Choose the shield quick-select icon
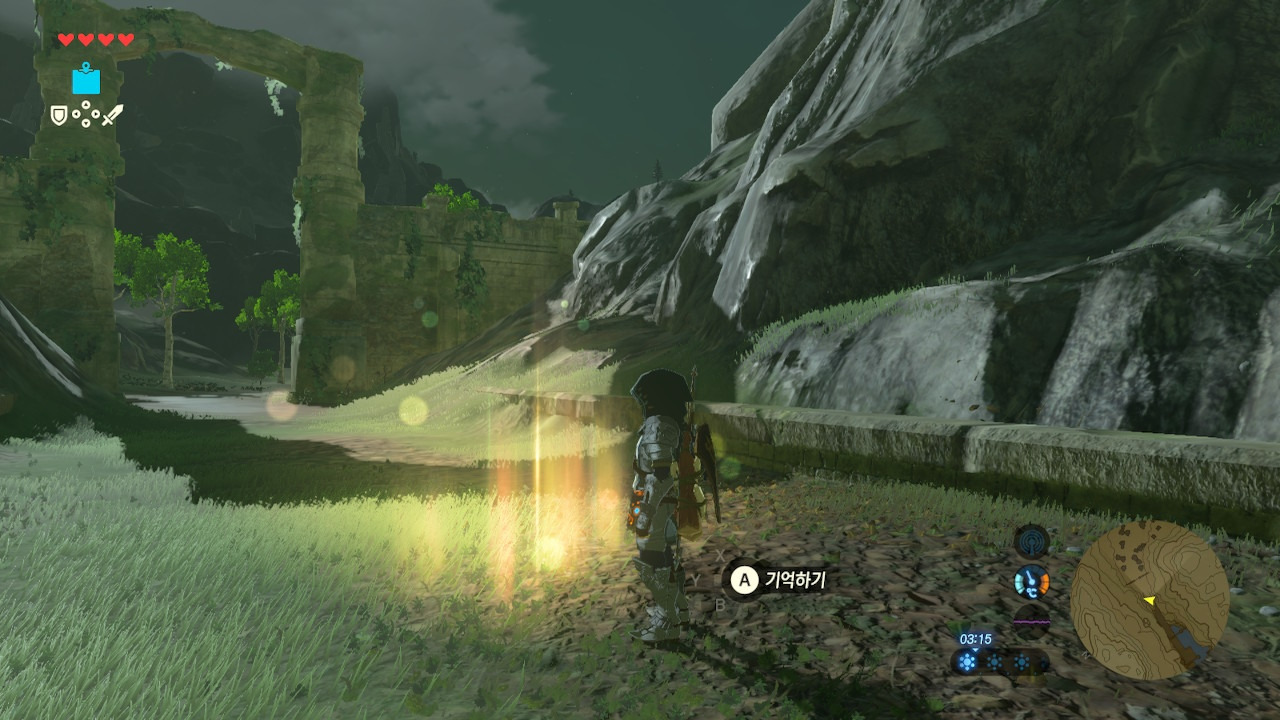The image size is (1280, 720). click(x=59, y=115)
